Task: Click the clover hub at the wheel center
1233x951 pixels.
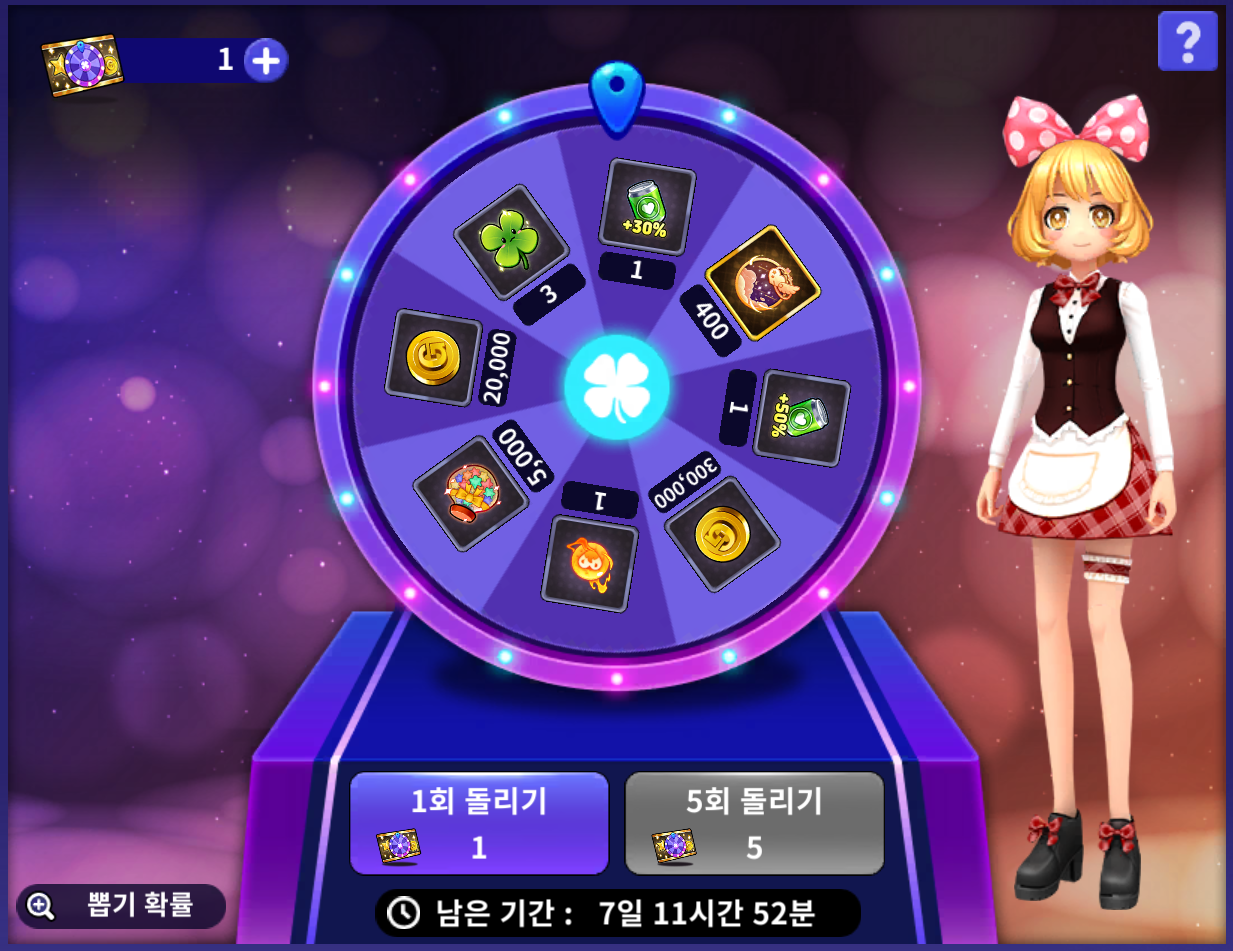Action: [x=616, y=387]
